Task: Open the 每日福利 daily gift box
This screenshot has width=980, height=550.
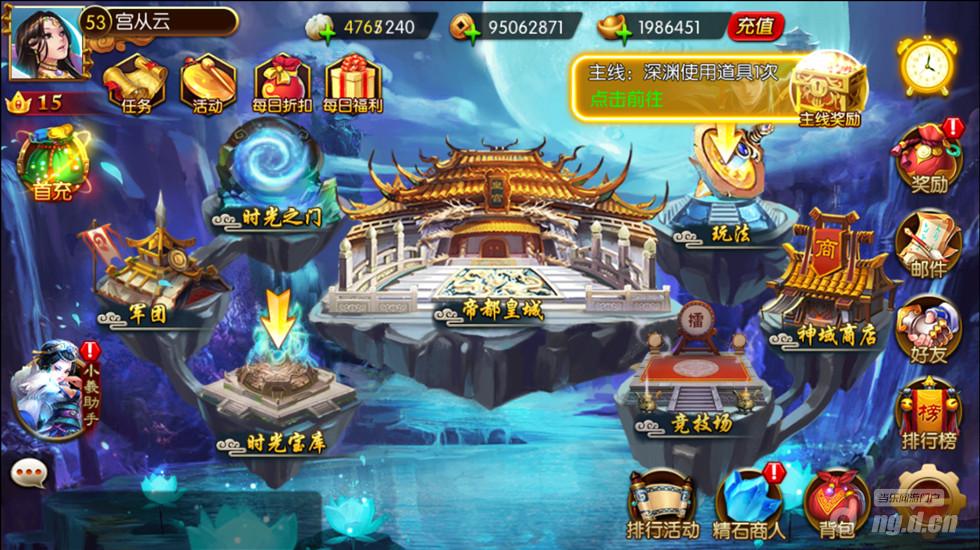Action: (x=349, y=82)
